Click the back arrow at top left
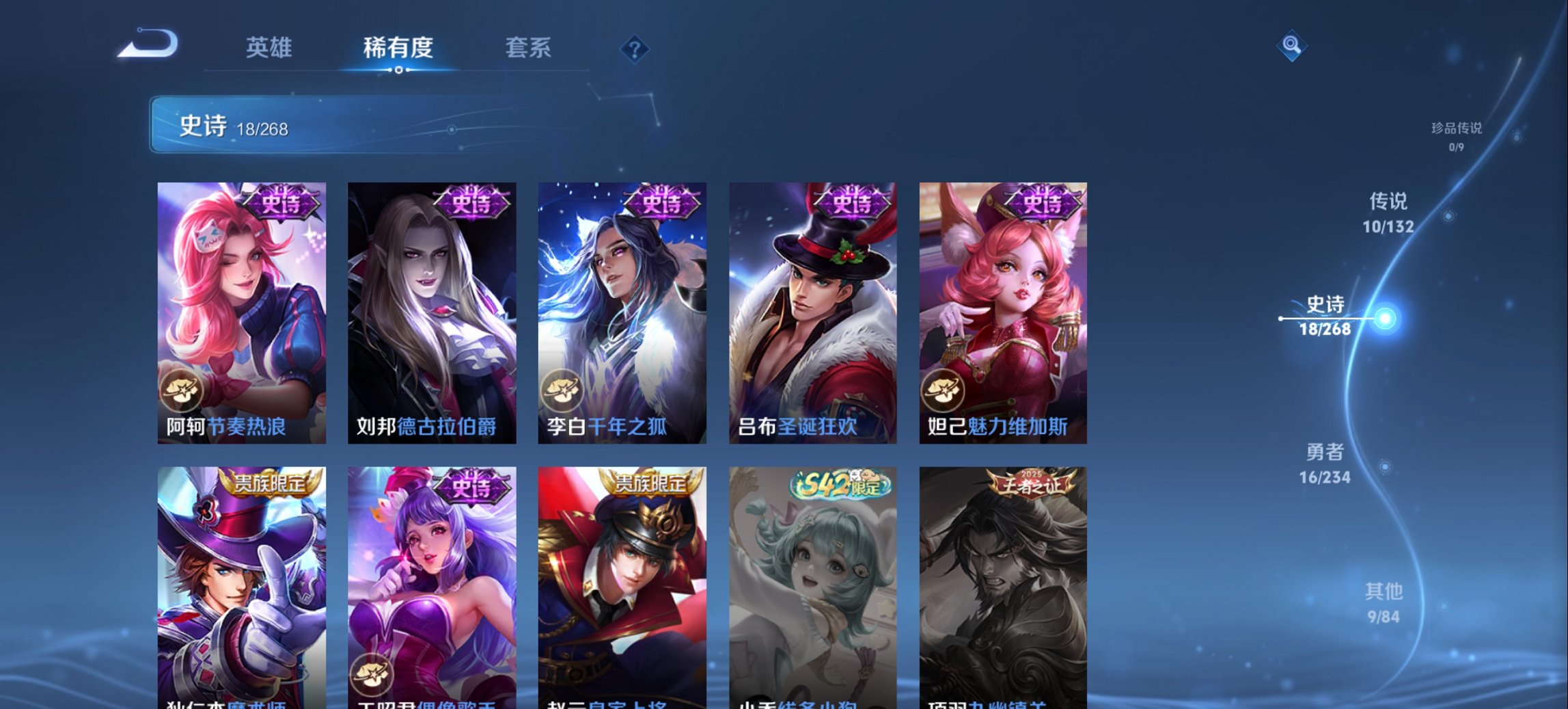The height and width of the screenshot is (709, 1568). coord(147,45)
